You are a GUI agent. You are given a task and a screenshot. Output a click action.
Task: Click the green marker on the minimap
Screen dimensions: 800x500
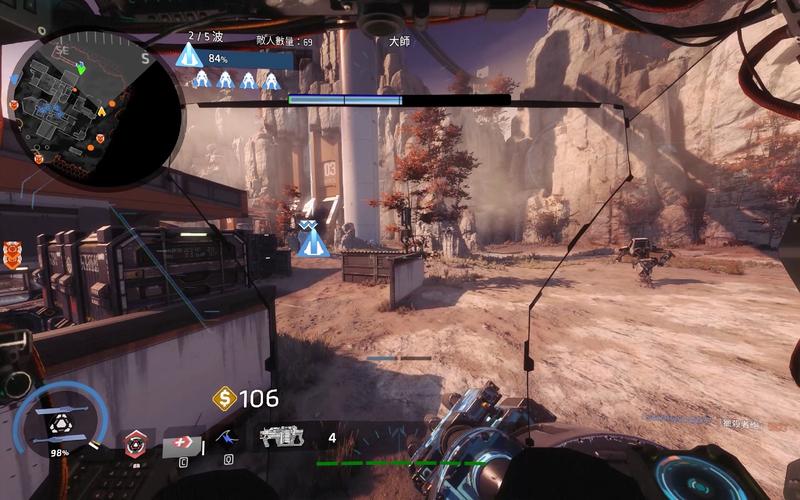[x=82, y=70]
